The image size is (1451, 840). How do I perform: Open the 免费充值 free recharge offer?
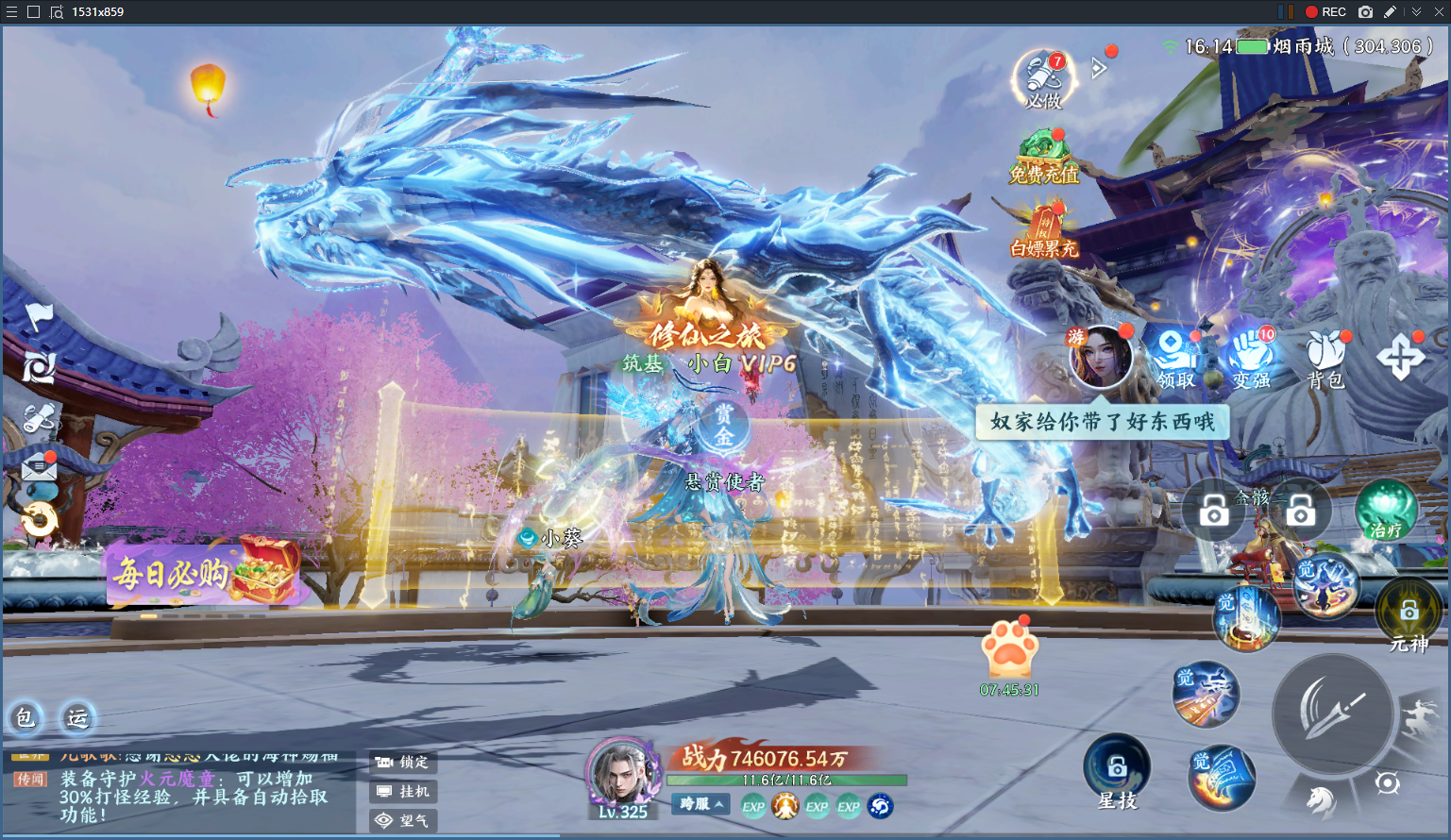(x=1043, y=158)
